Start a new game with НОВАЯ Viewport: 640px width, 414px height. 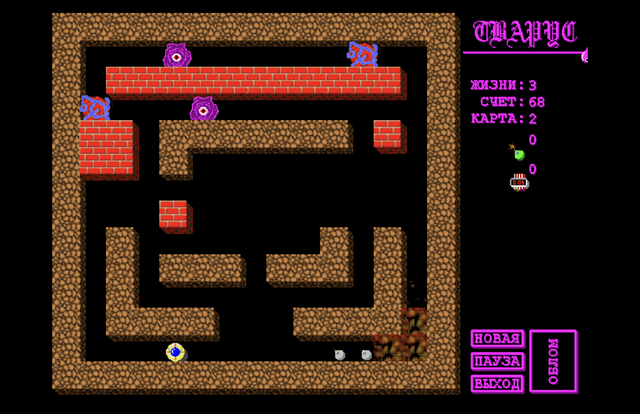pyautogui.click(x=497, y=339)
